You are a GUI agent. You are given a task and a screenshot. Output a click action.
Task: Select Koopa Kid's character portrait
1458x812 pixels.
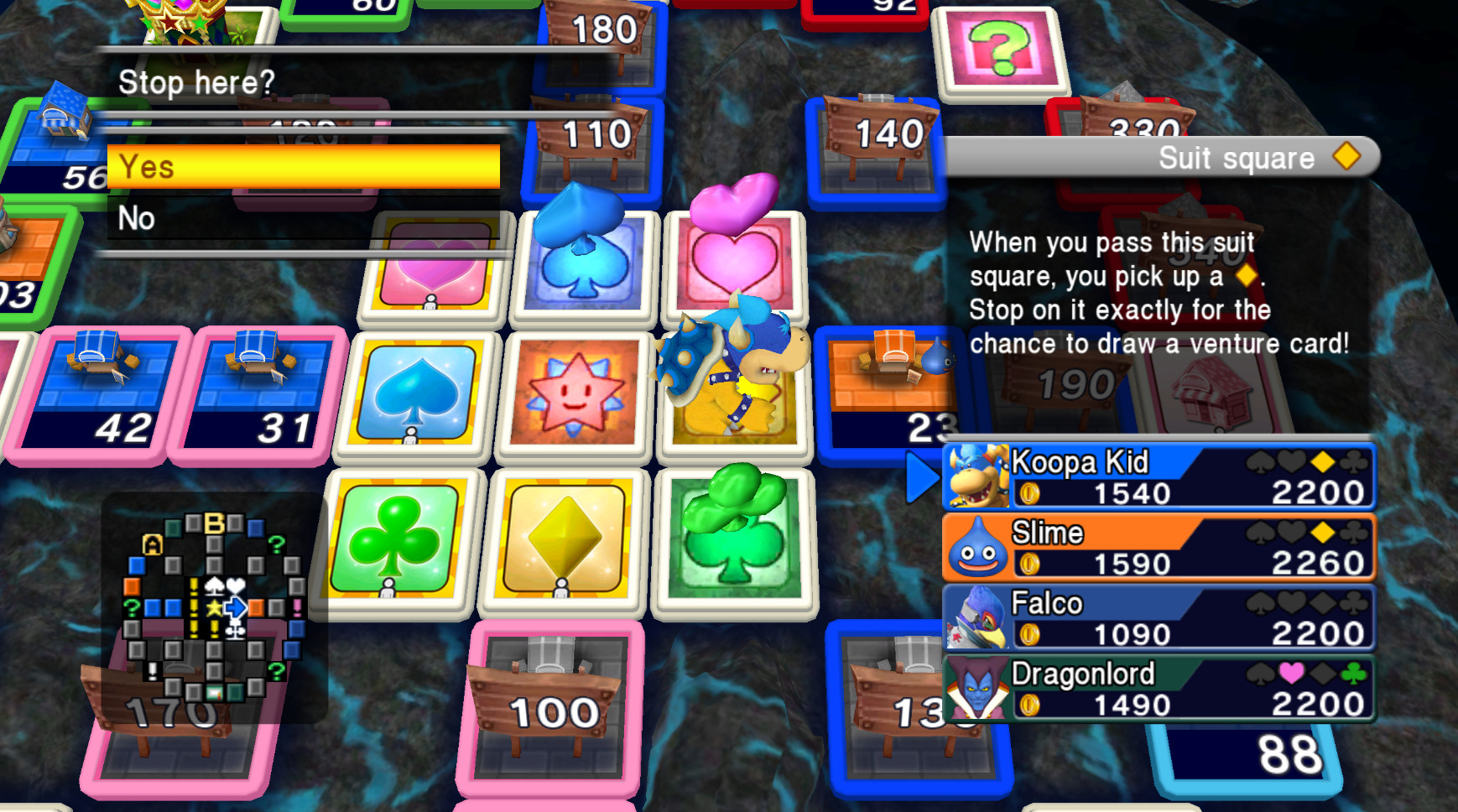[x=977, y=478]
